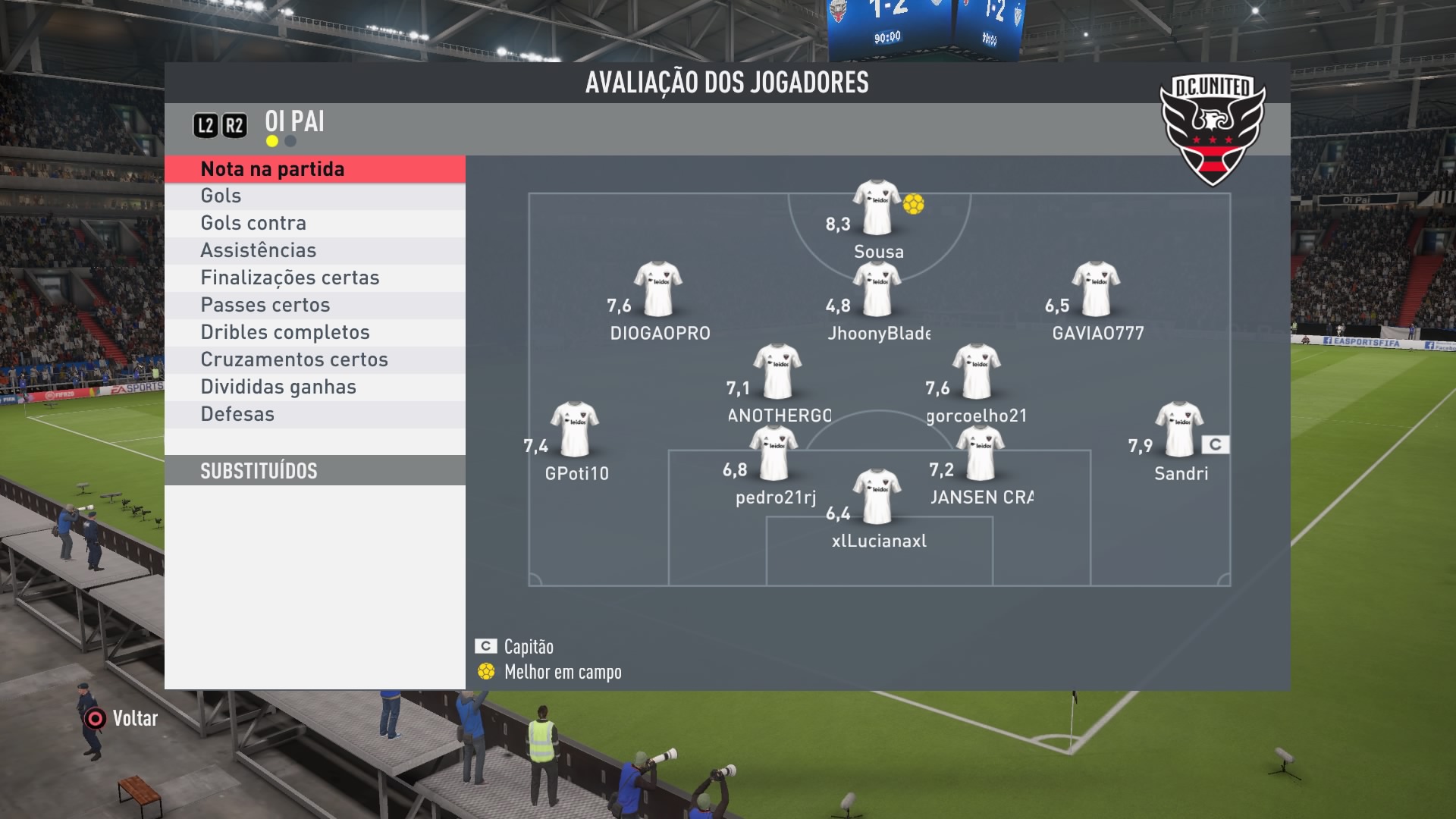Select captain Sandri's shirt
This screenshot has width=1456, height=819.
pos(1178,429)
